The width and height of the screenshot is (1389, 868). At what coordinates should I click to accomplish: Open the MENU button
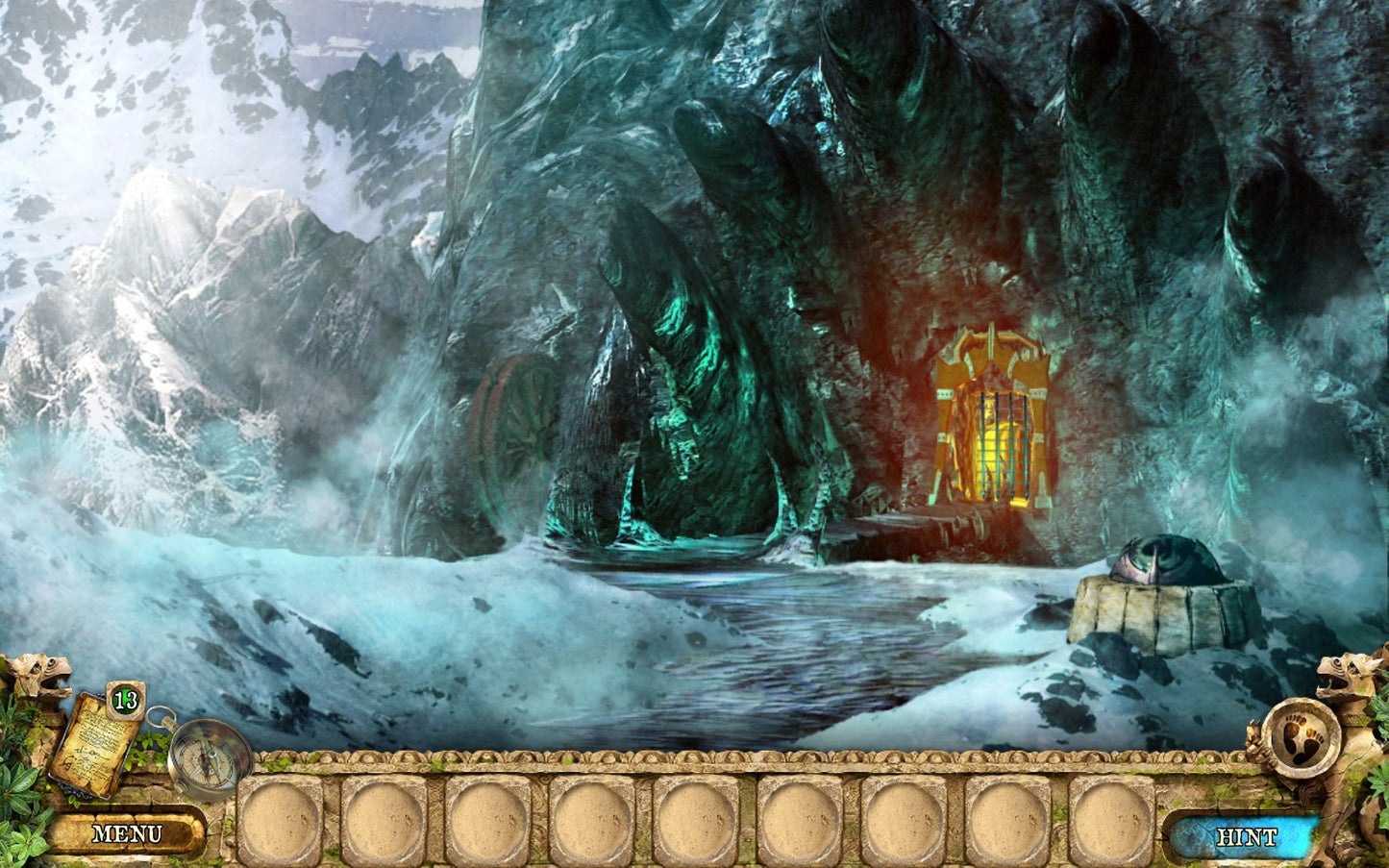(x=127, y=833)
